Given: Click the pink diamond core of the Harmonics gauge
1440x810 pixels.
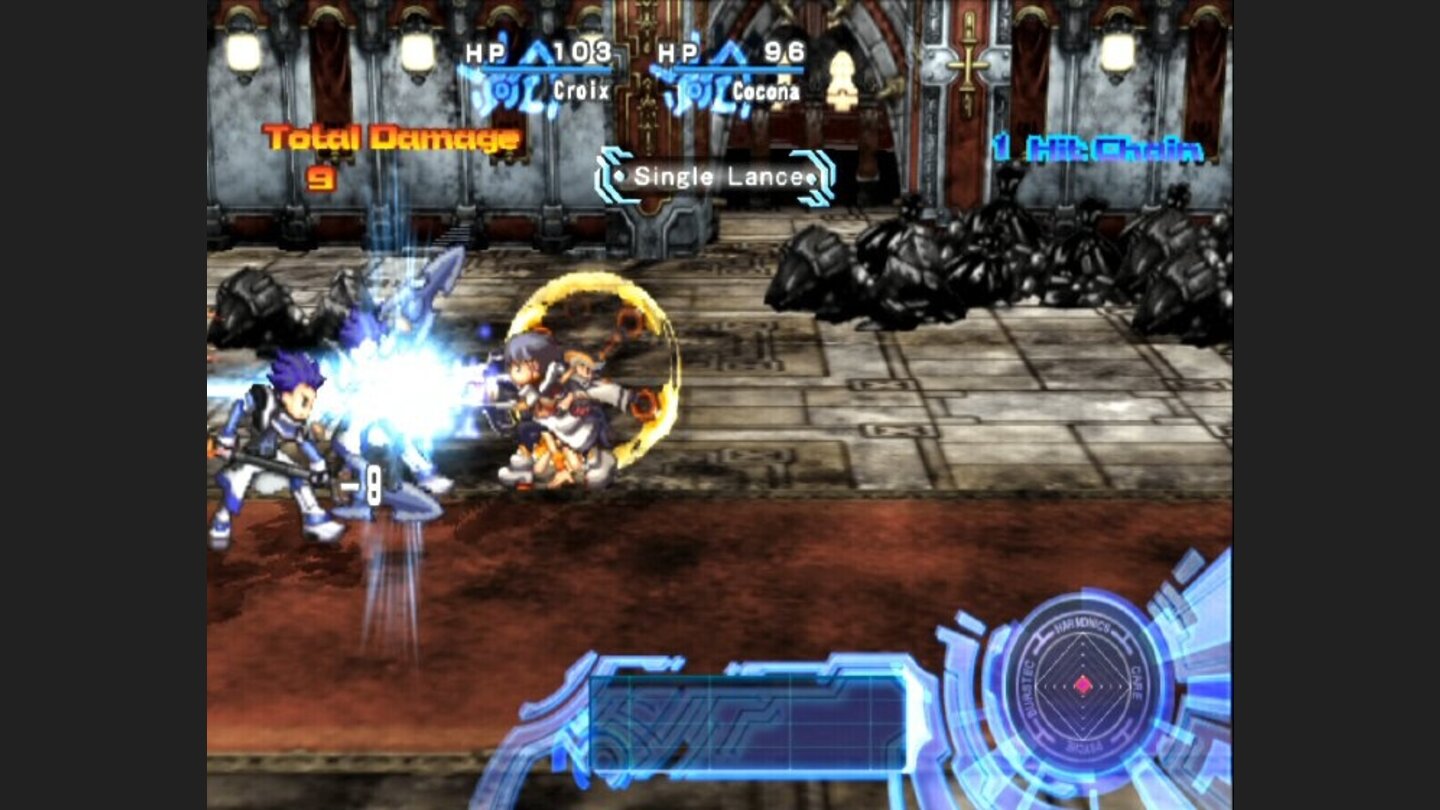Looking at the screenshot, I should [1083, 685].
